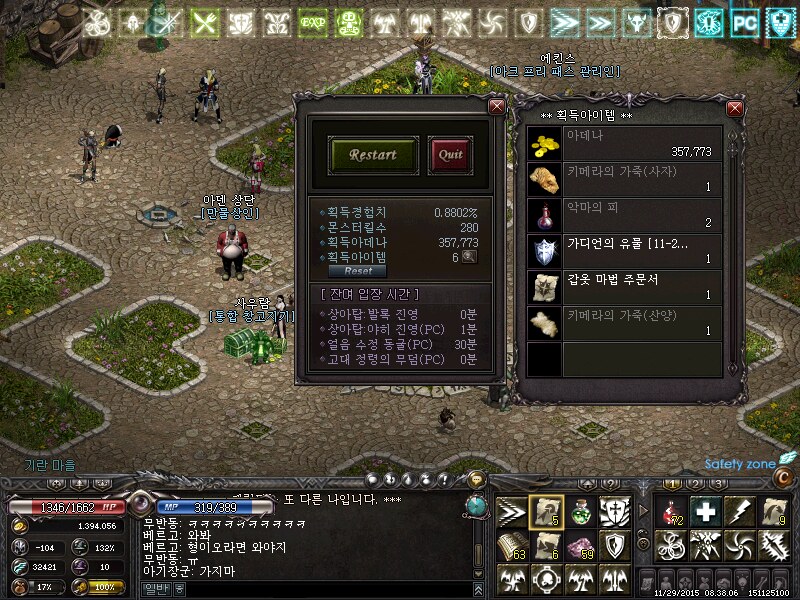Use the purple gem hotbar slot
The height and width of the screenshot is (600, 800).
581,546
